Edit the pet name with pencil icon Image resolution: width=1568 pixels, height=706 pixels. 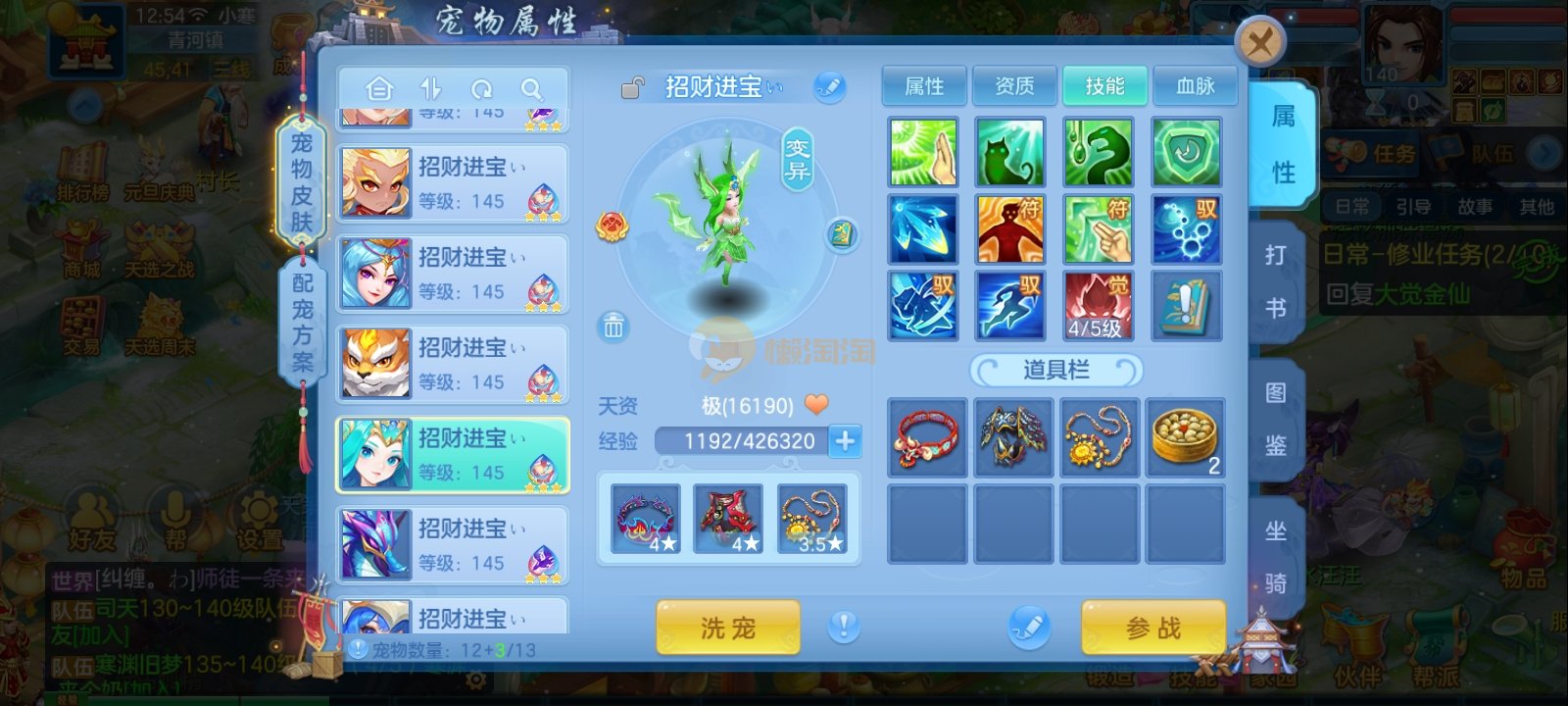point(829,87)
